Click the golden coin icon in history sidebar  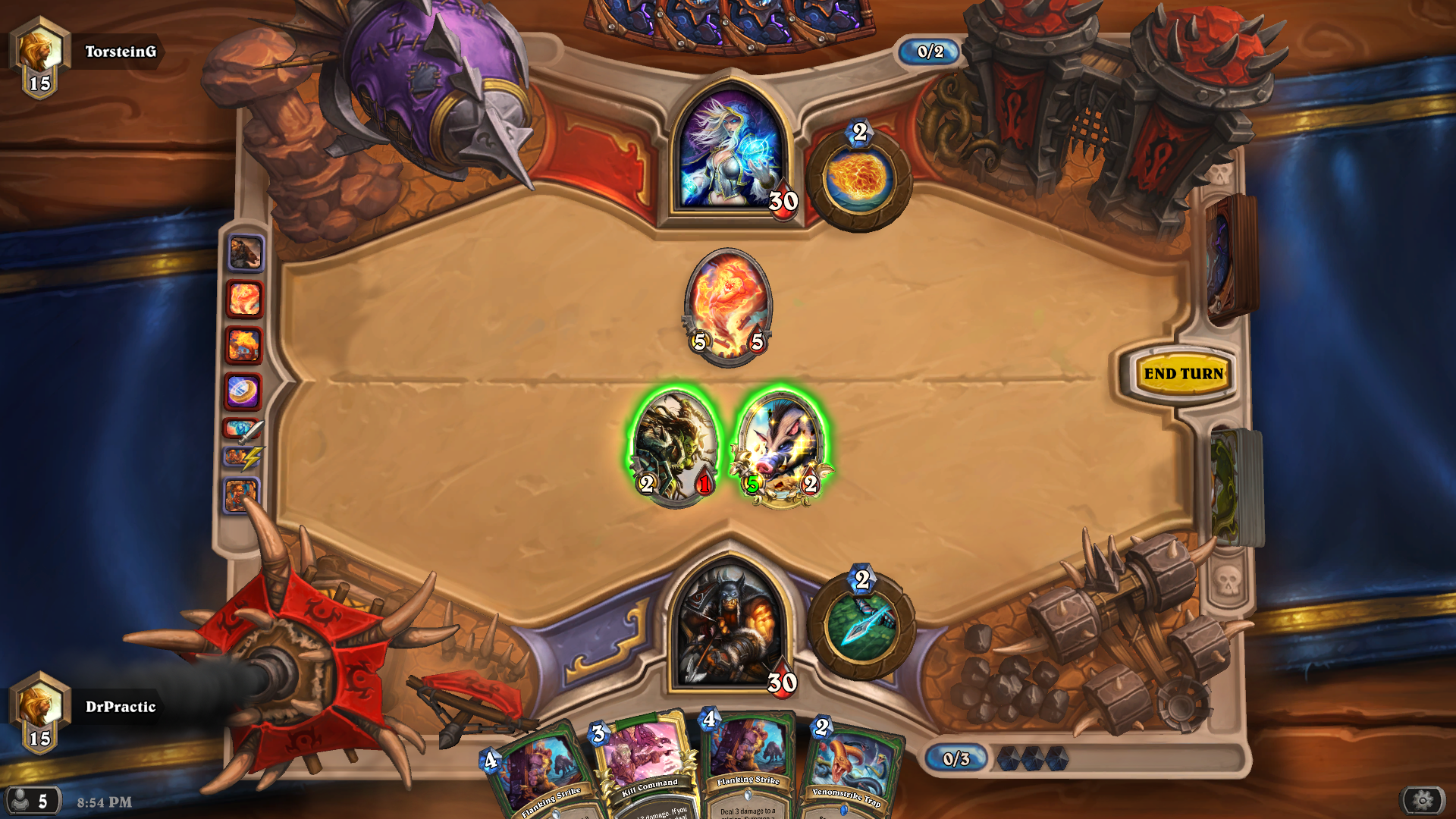244,389
